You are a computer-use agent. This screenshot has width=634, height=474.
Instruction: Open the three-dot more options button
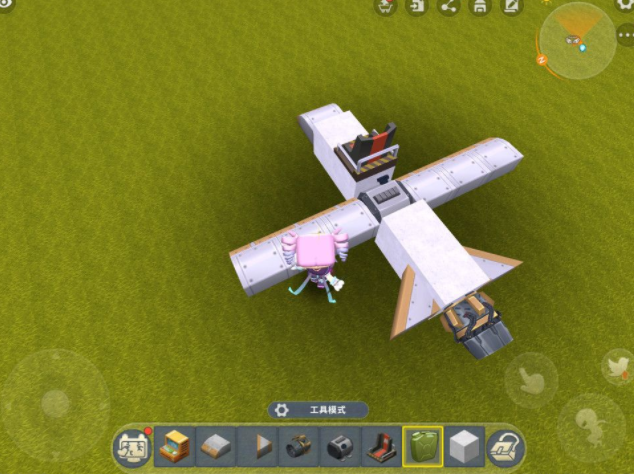click(x=625, y=36)
